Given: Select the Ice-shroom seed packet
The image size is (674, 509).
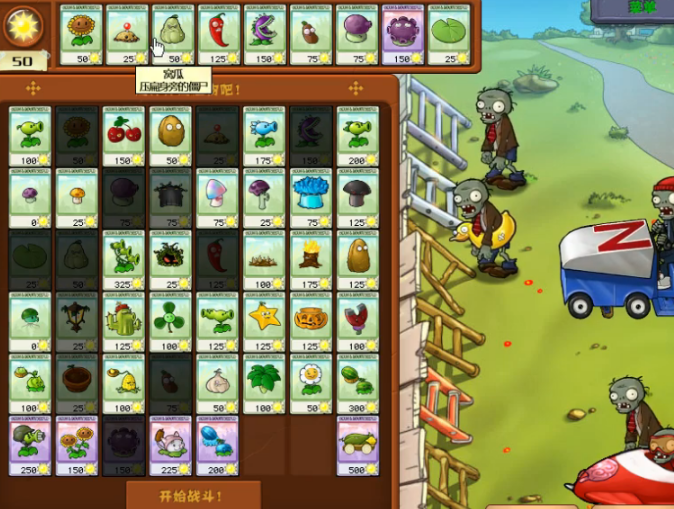Looking at the screenshot, I should click(311, 199).
